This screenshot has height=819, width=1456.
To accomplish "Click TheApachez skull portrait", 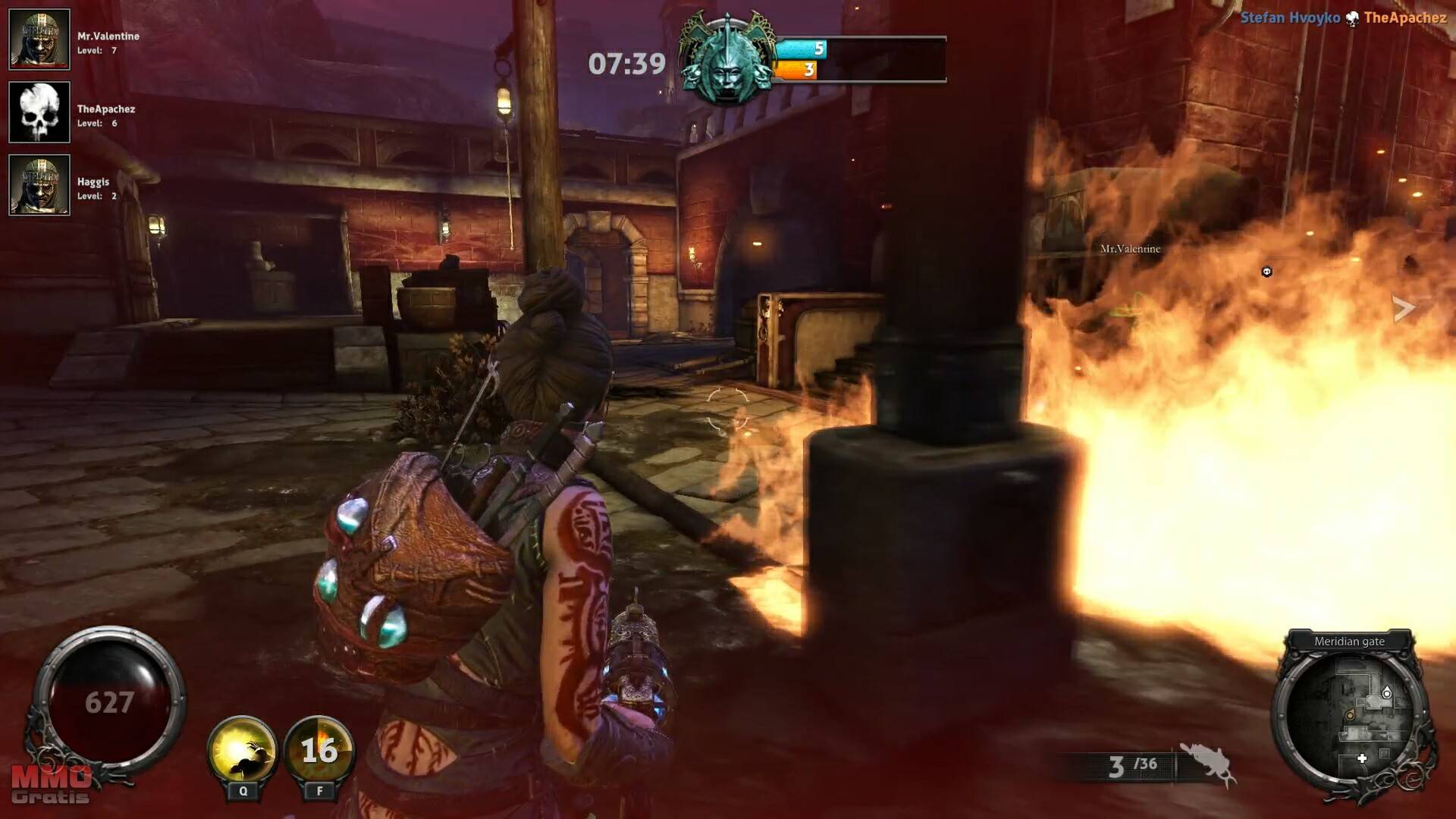I will coord(39,112).
